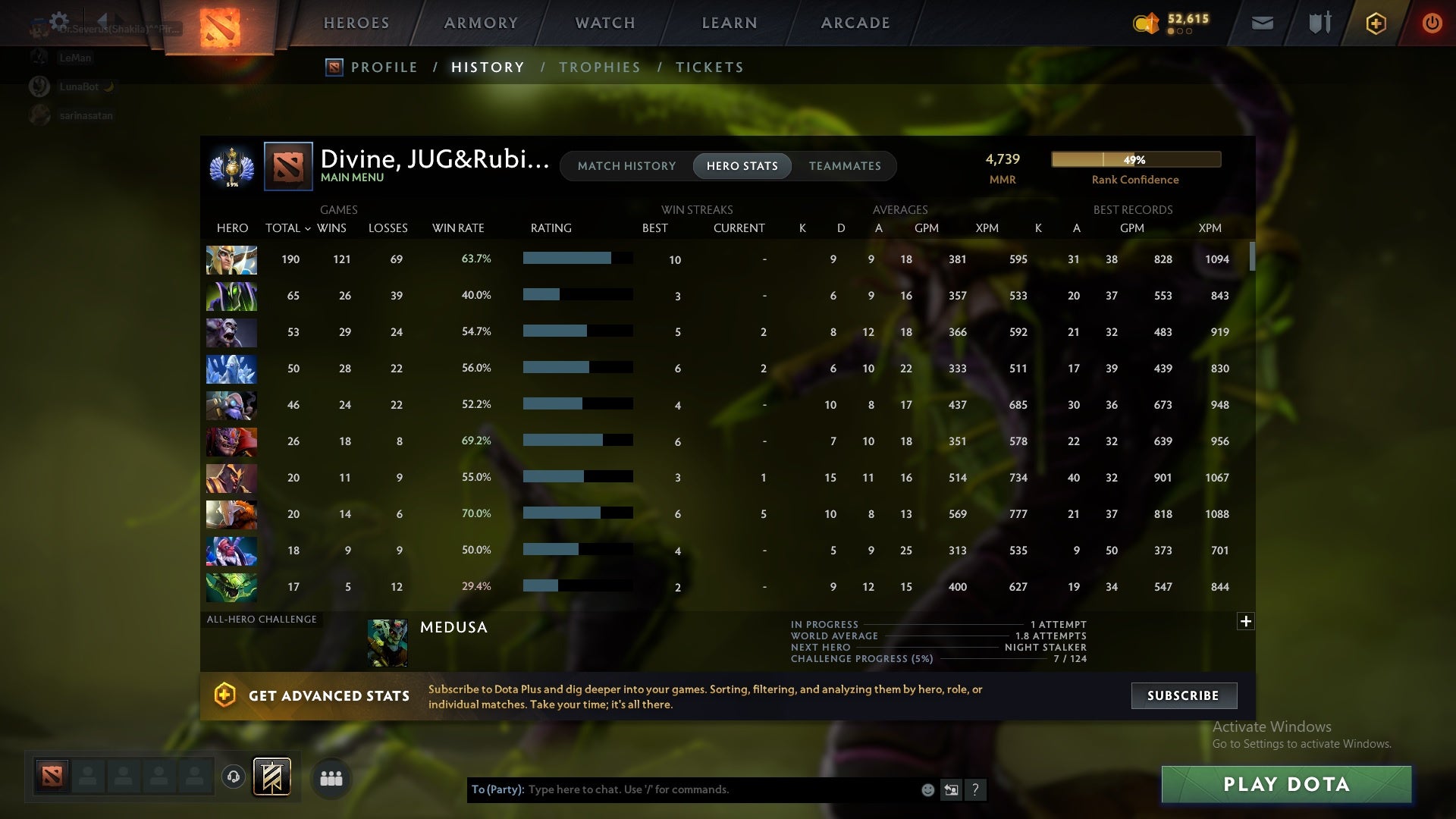Click the 49% Rank Confidence bar
The image size is (1456, 819).
click(1135, 159)
